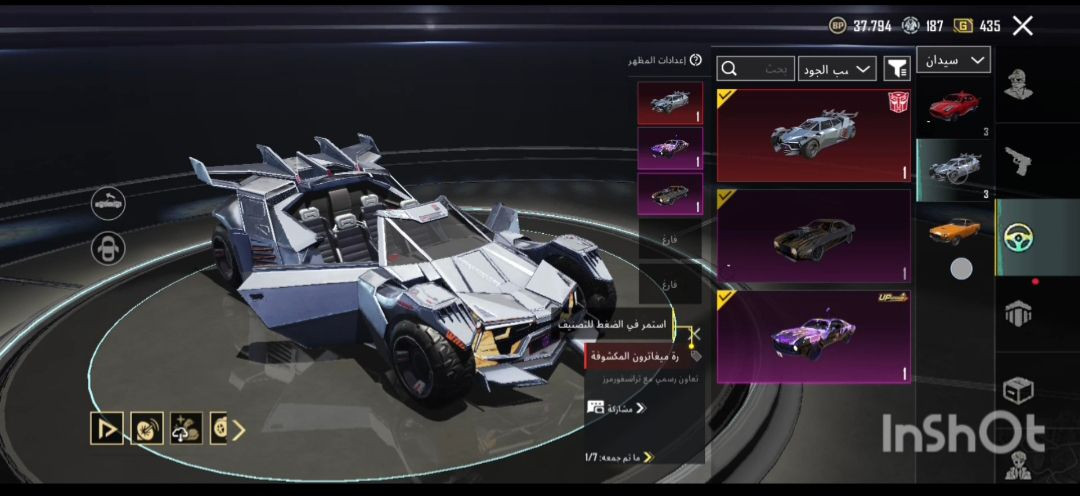
Task: Switch to the character outfit tab
Action: tap(1019, 85)
